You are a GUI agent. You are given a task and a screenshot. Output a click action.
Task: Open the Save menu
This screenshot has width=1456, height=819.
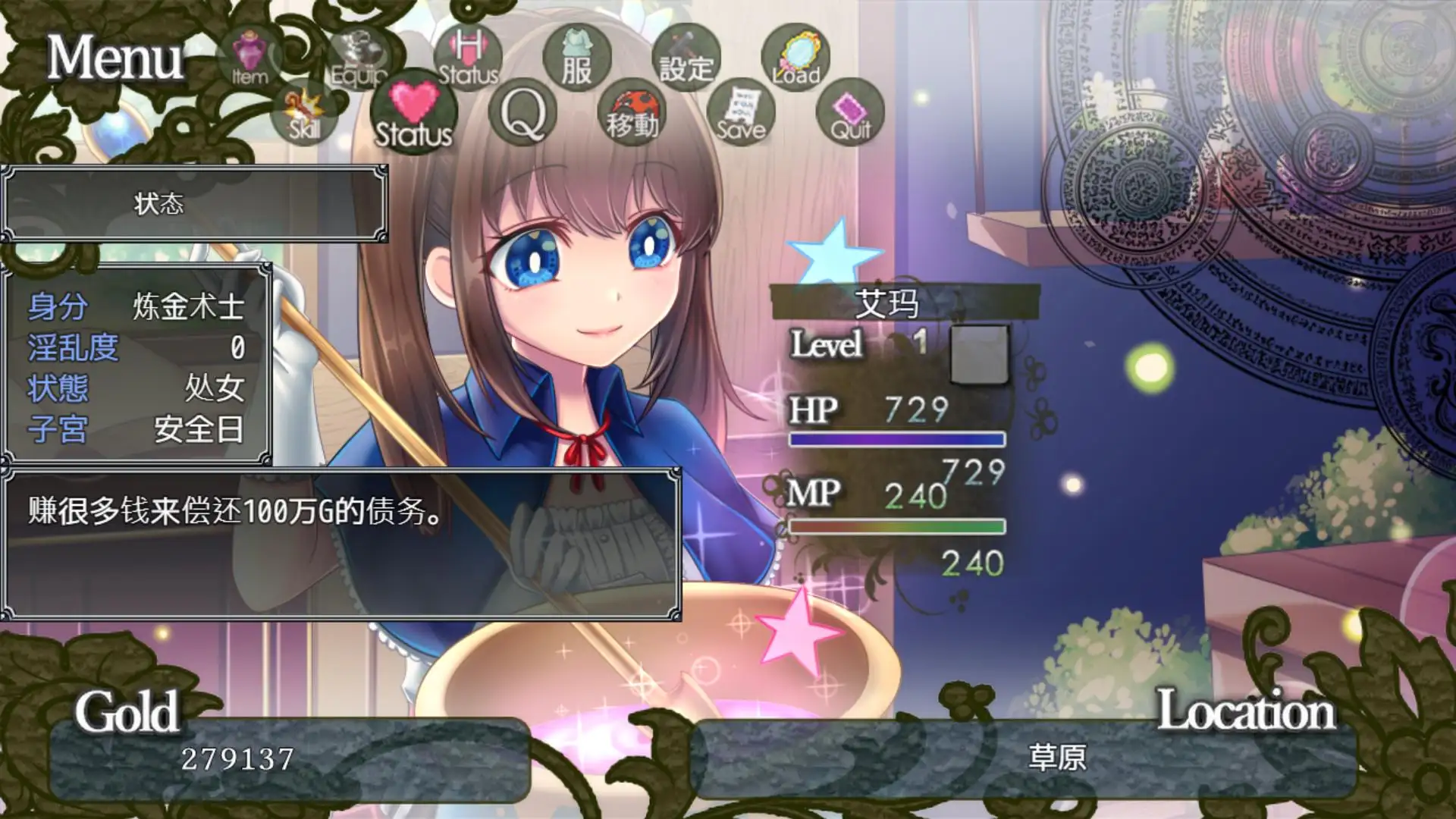point(741,114)
